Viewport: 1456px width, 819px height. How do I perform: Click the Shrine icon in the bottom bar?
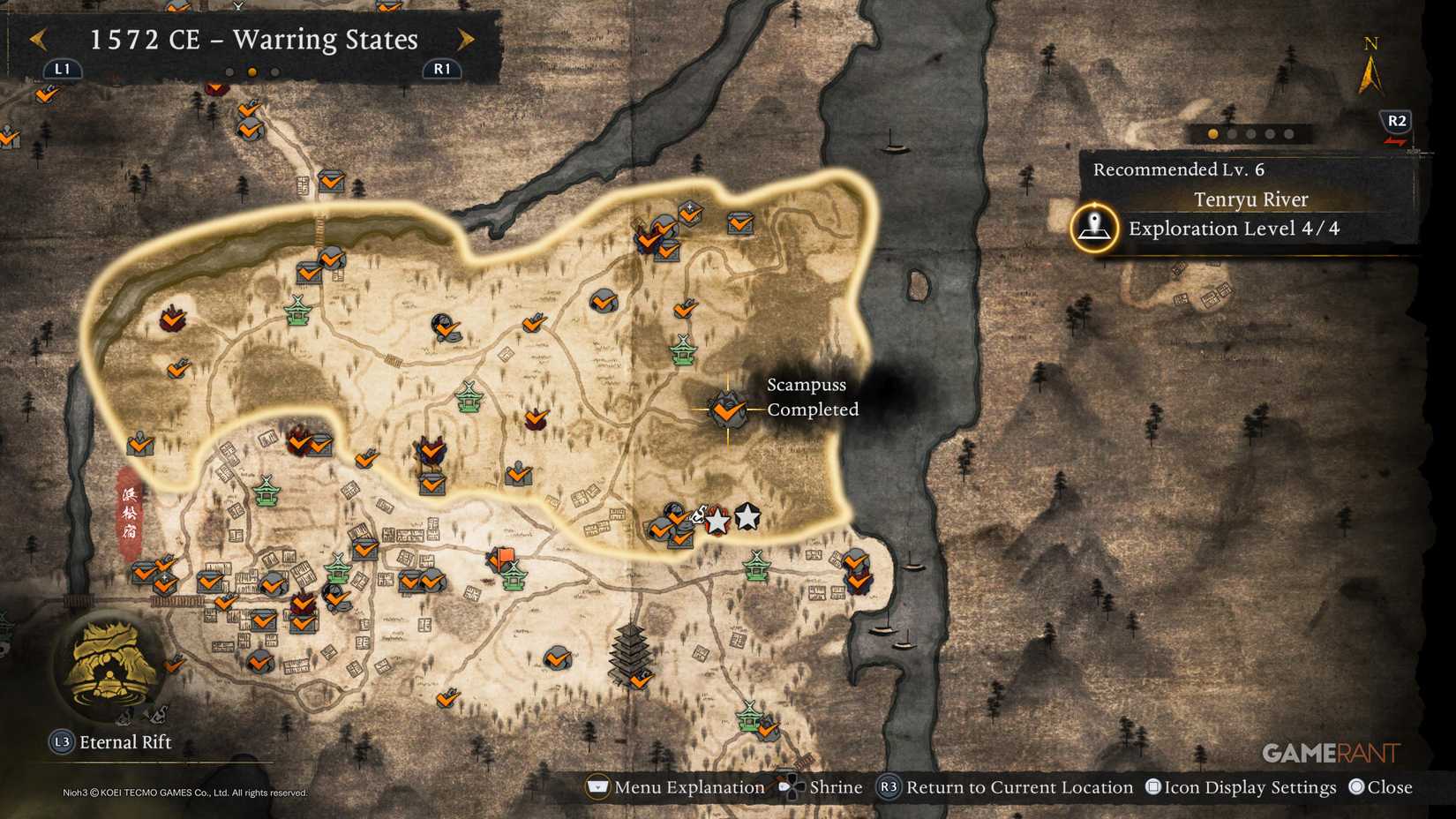792,786
